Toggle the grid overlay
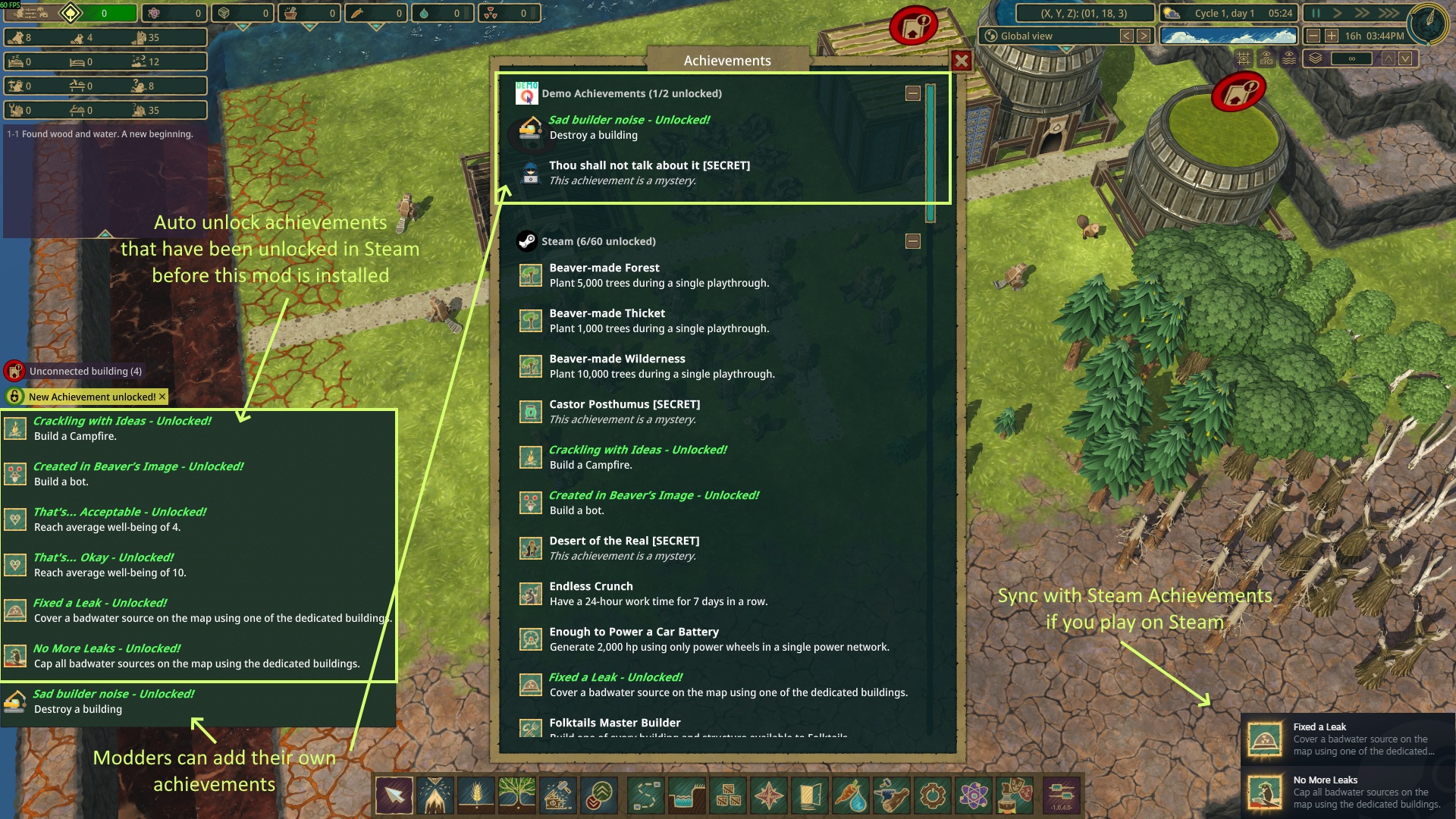The height and width of the screenshot is (819, 1456). 1244,58
